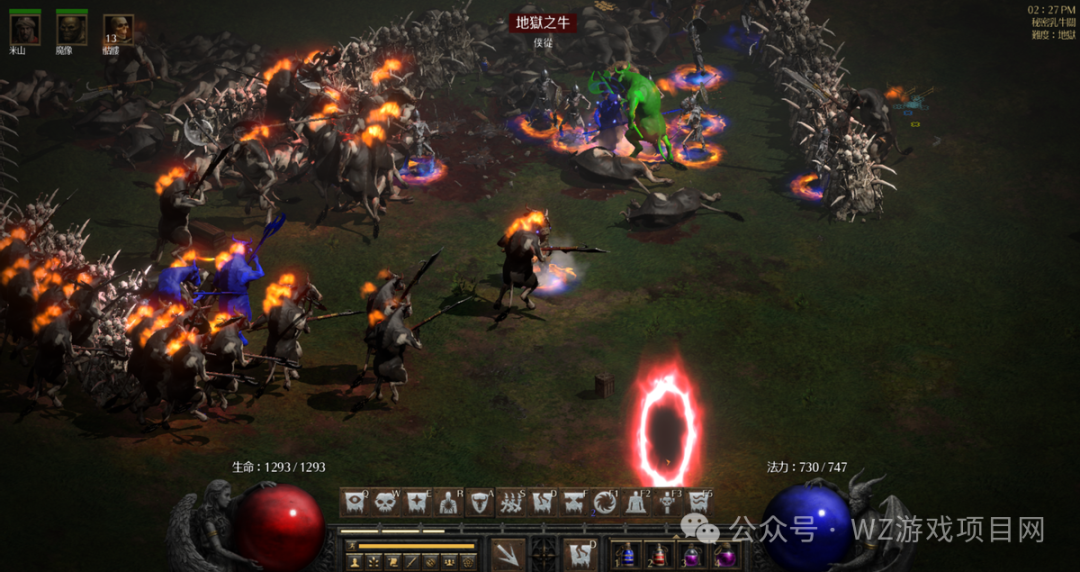Choose the four-point star skill bound to E
The height and width of the screenshot is (572, 1080).
418,502
